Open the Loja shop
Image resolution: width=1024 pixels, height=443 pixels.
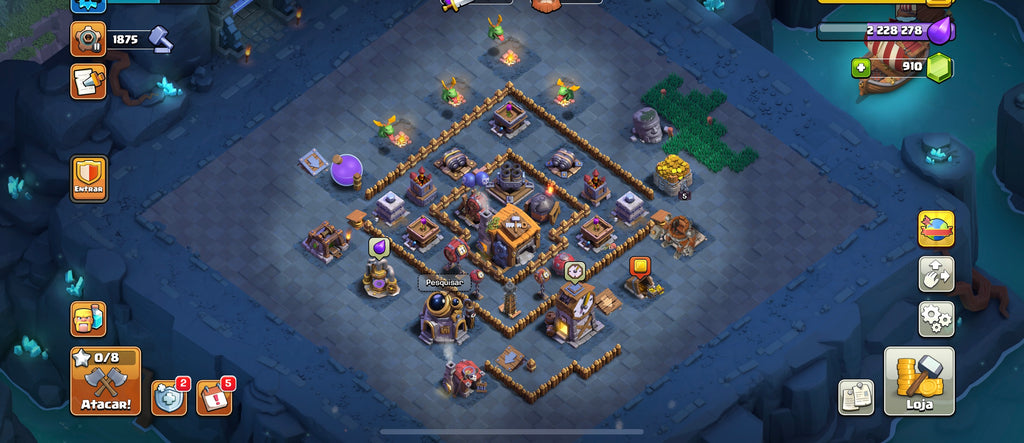point(918,381)
